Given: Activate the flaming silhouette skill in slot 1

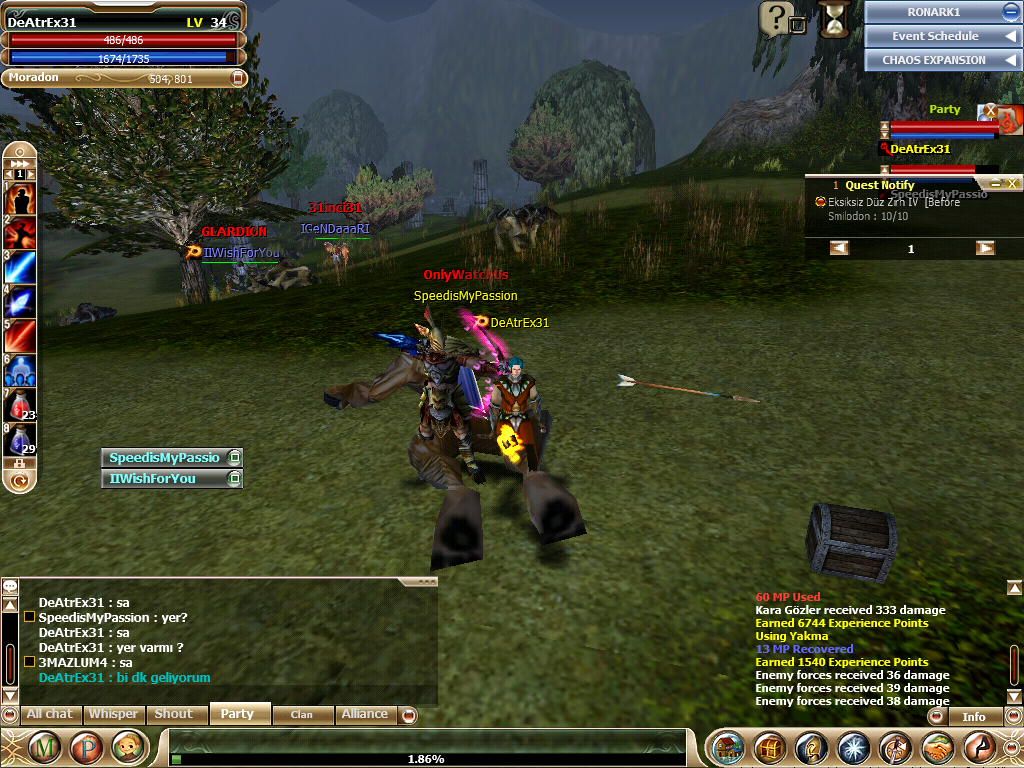Looking at the screenshot, I should pos(20,198).
